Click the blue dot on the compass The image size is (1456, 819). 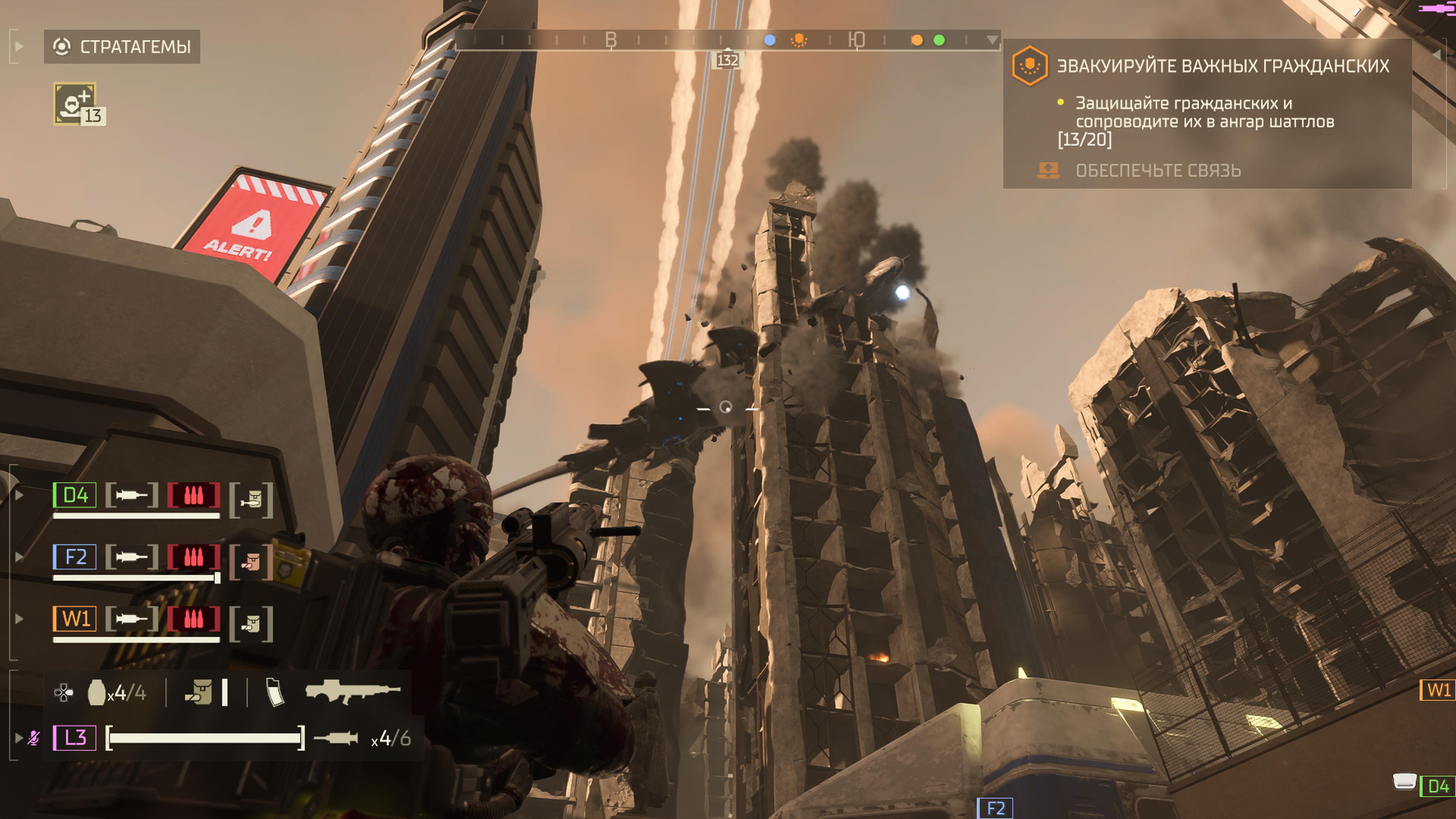coord(770,40)
